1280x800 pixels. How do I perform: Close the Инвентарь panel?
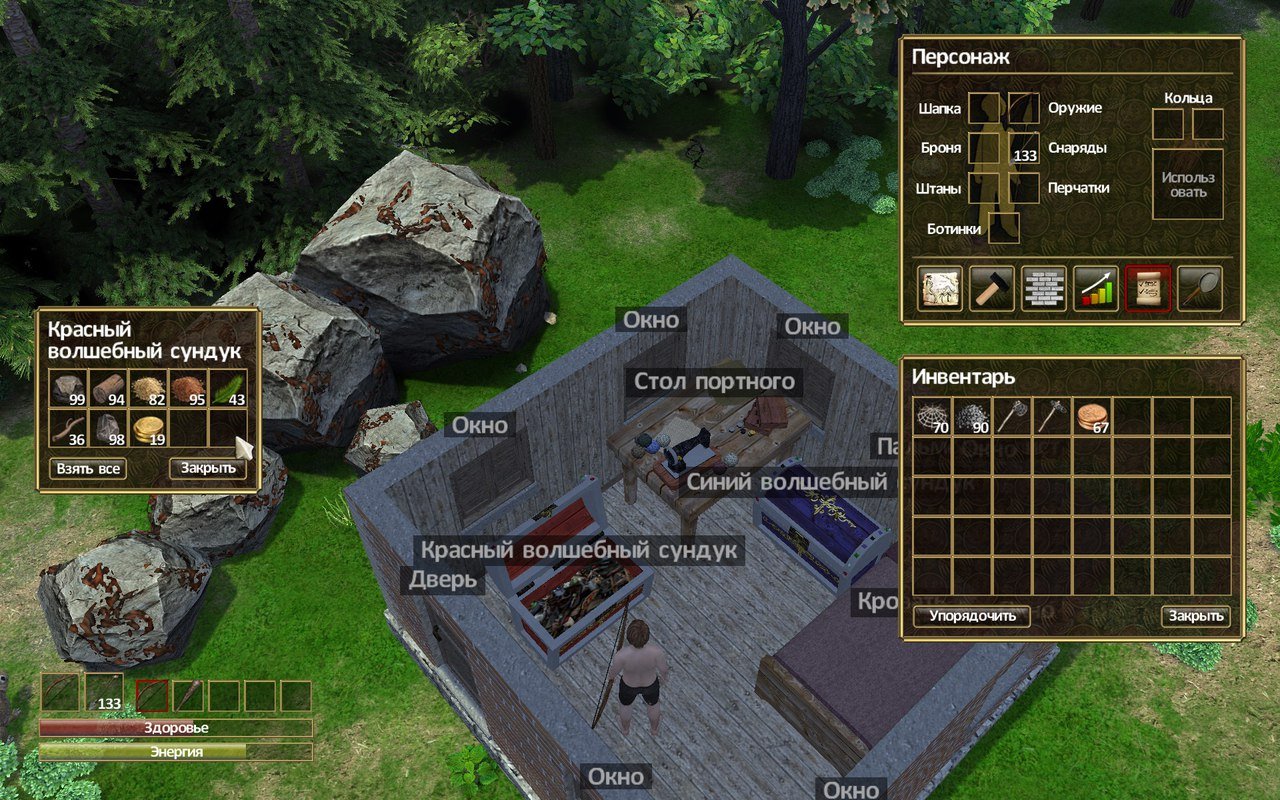pyautogui.click(x=1195, y=616)
